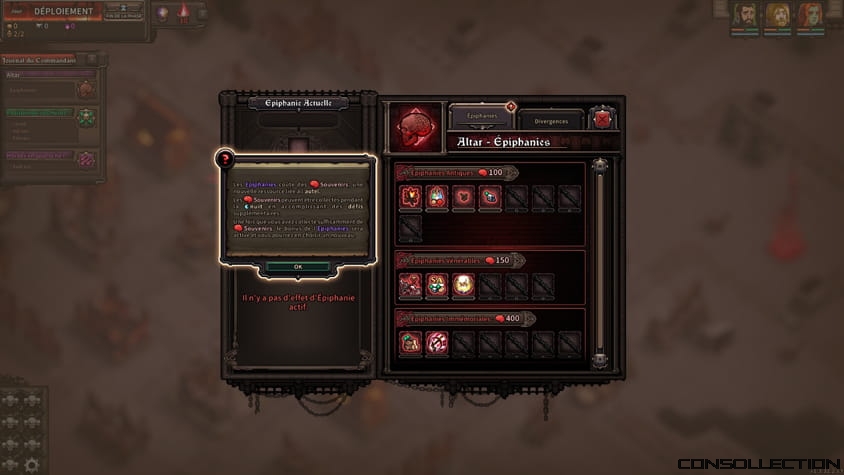Pick the third Épiphanies Antiques icon

click(x=463, y=197)
